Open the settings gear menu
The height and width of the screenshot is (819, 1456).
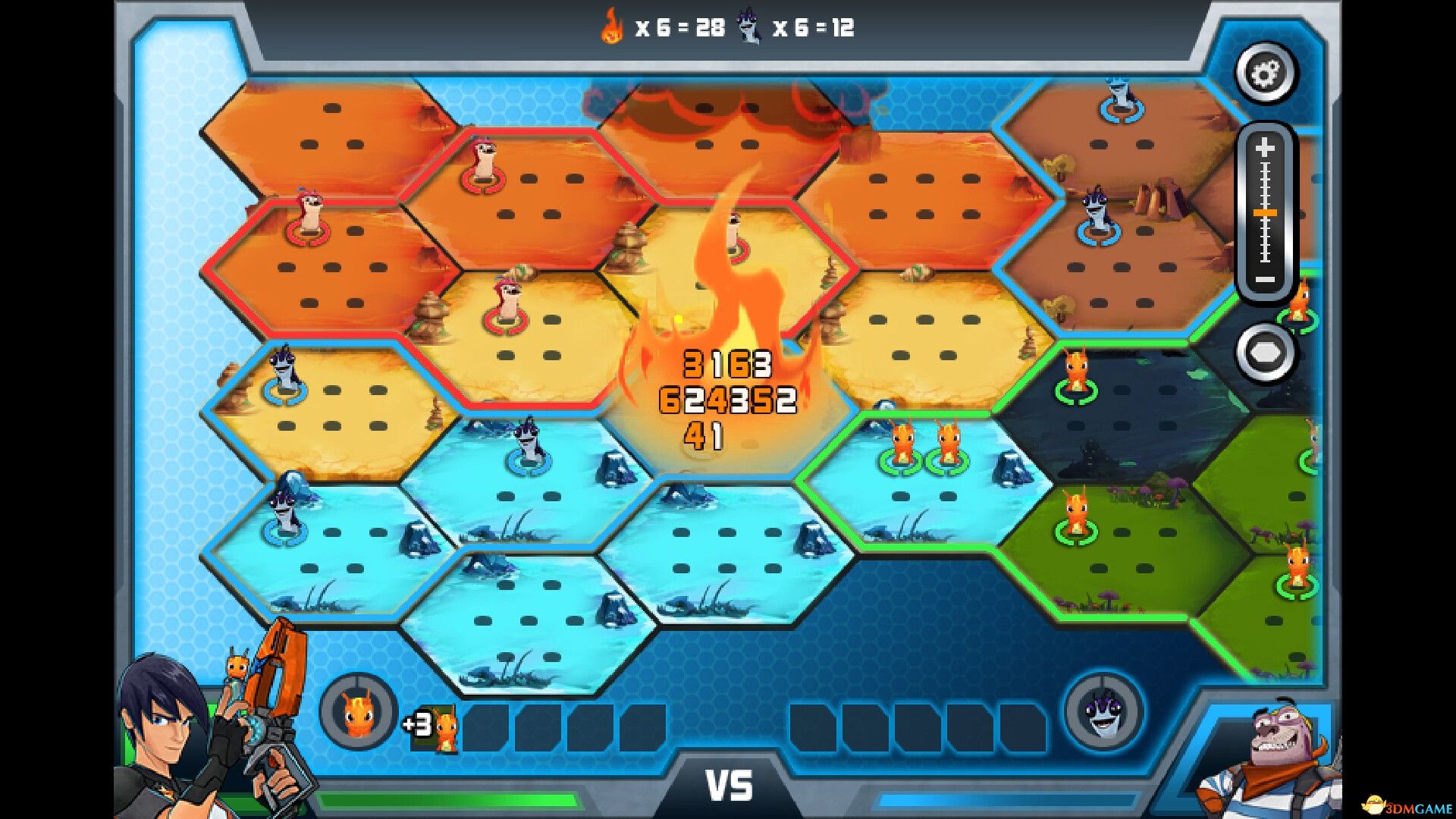(x=1263, y=74)
